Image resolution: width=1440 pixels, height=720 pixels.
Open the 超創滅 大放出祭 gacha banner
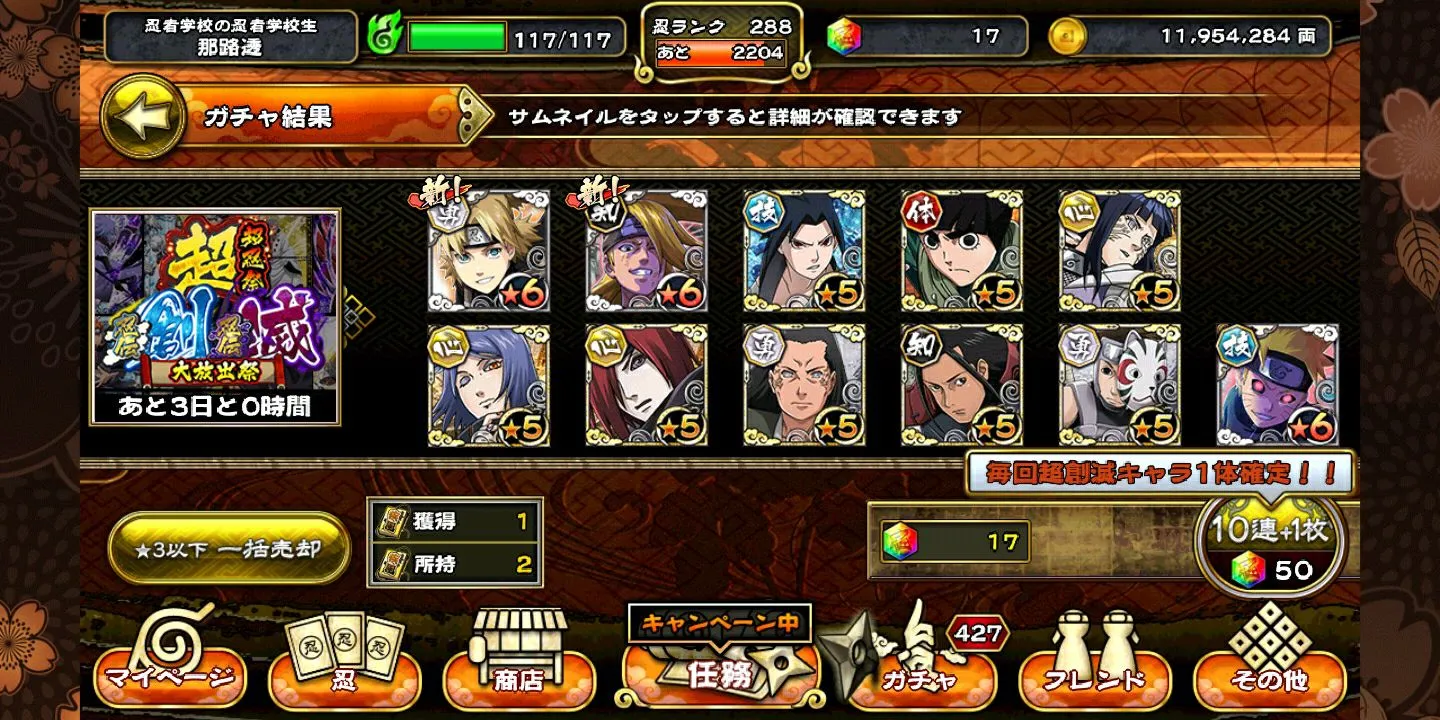(x=215, y=316)
